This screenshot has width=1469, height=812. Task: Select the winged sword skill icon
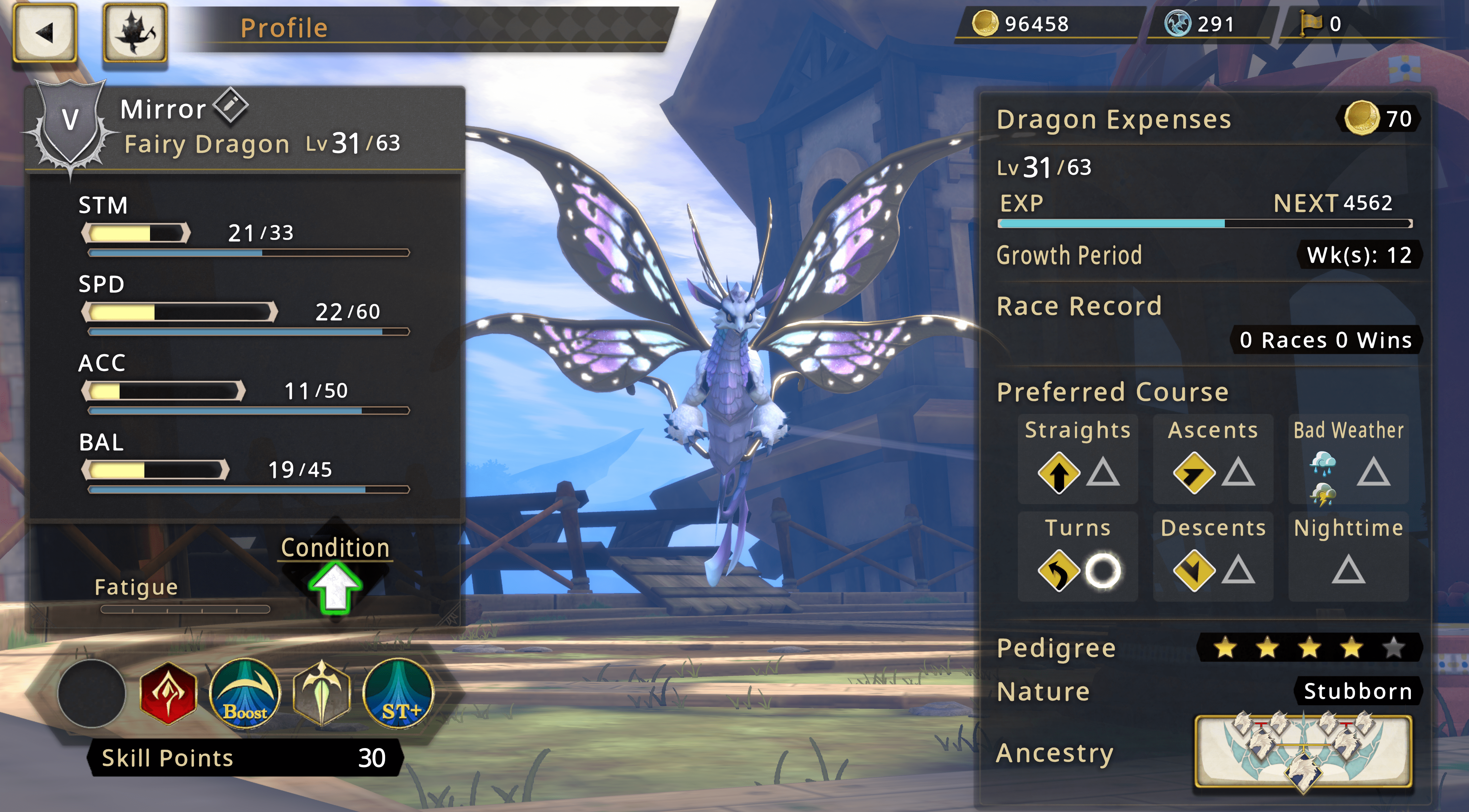322,693
